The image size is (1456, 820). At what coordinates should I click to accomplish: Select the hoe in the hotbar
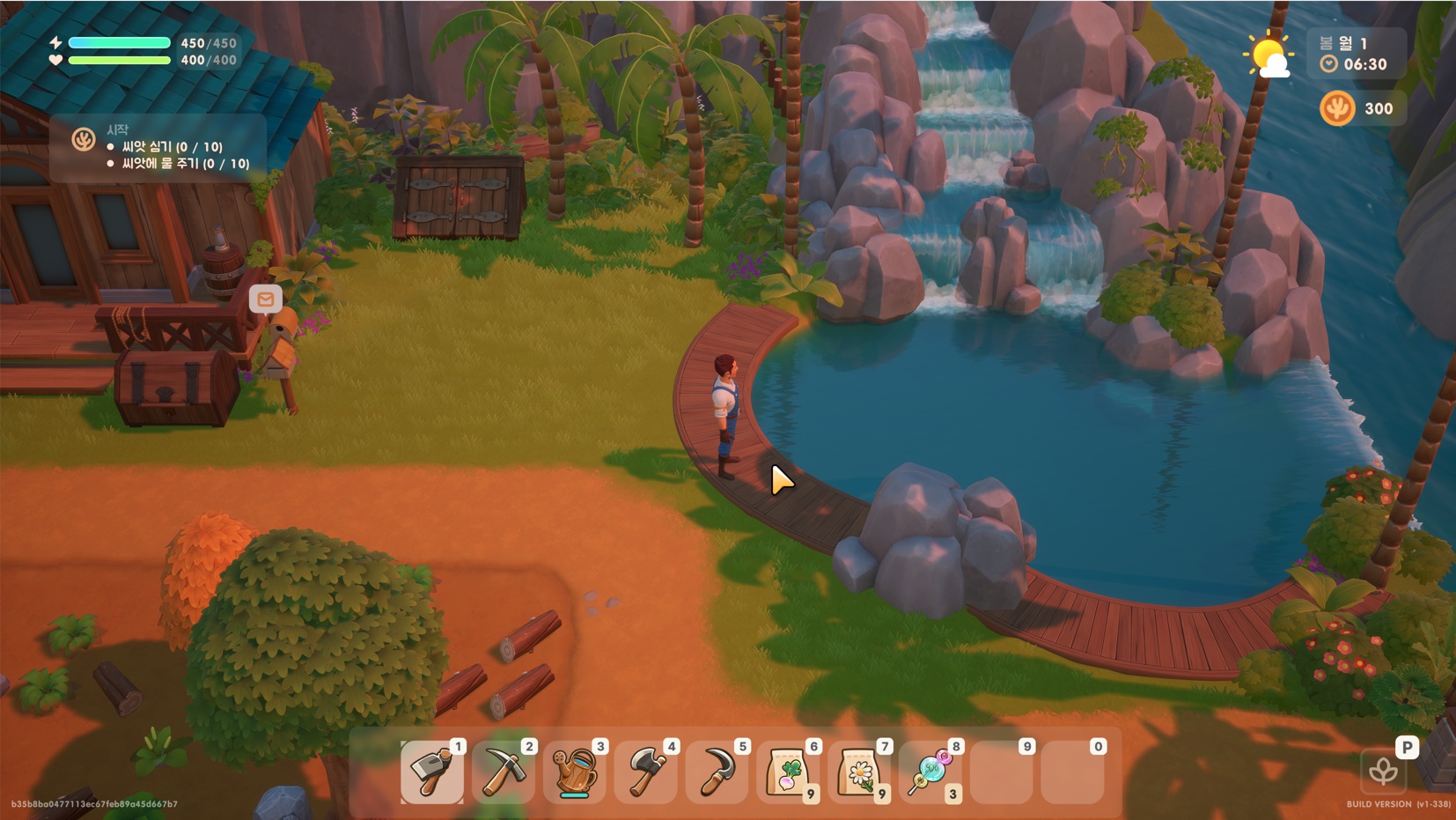pos(431,772)
